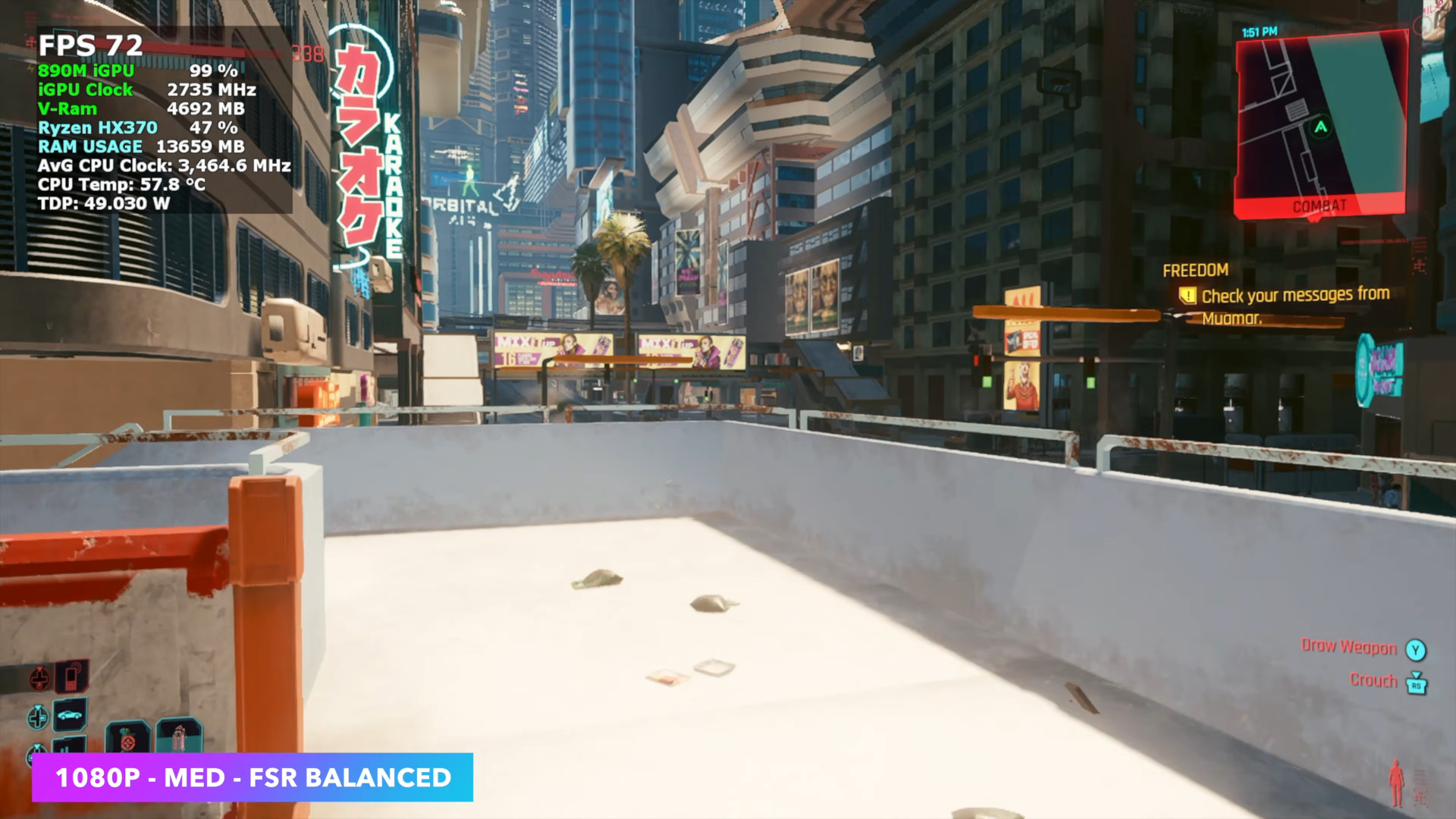The width and height of the screenshot is (1456, 819).
Task: Use the inhaler consumable slot
Action: coord(179,736)
